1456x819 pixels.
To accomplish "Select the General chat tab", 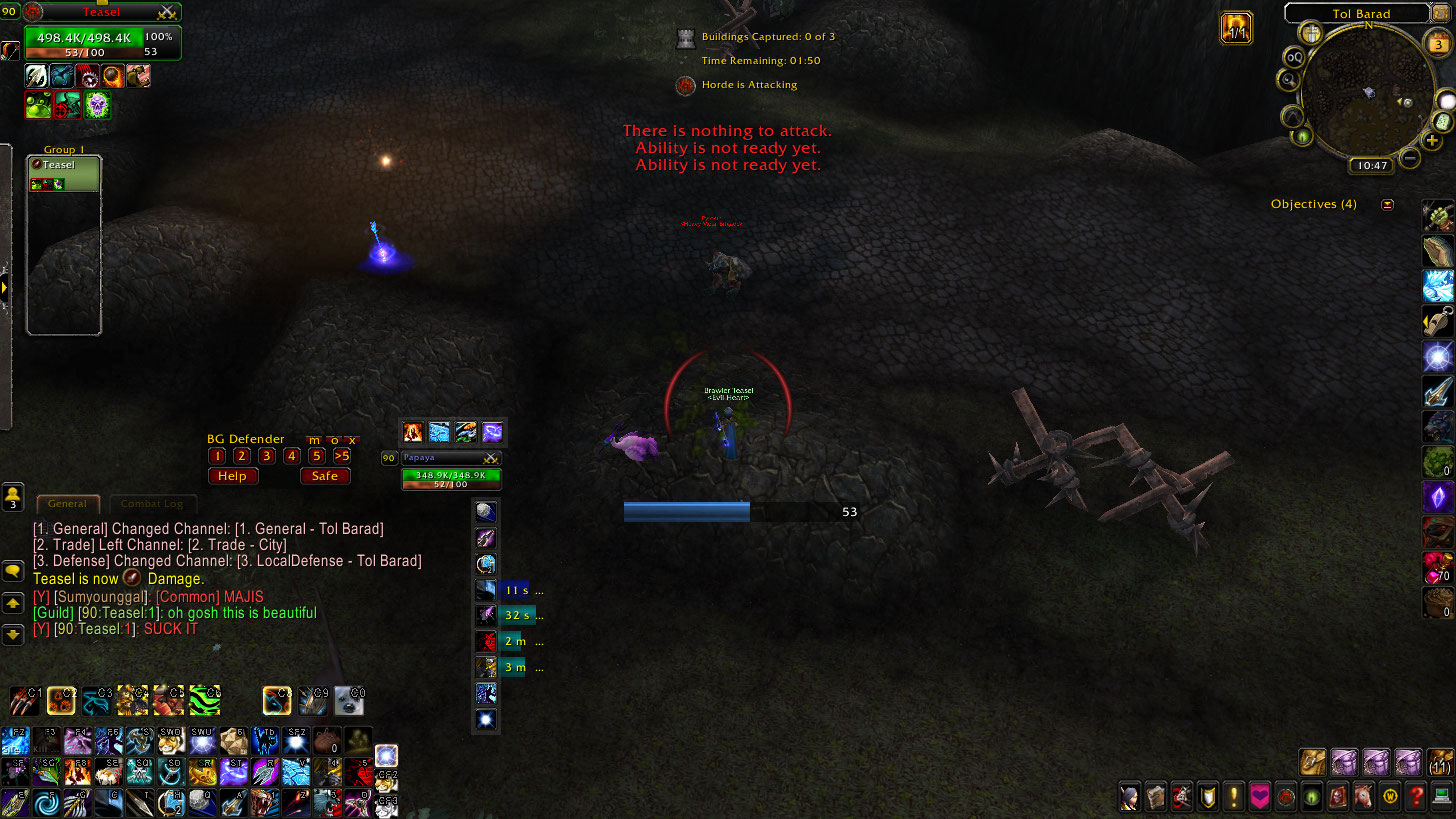I will pyautogui.click(x=67, y=504).
